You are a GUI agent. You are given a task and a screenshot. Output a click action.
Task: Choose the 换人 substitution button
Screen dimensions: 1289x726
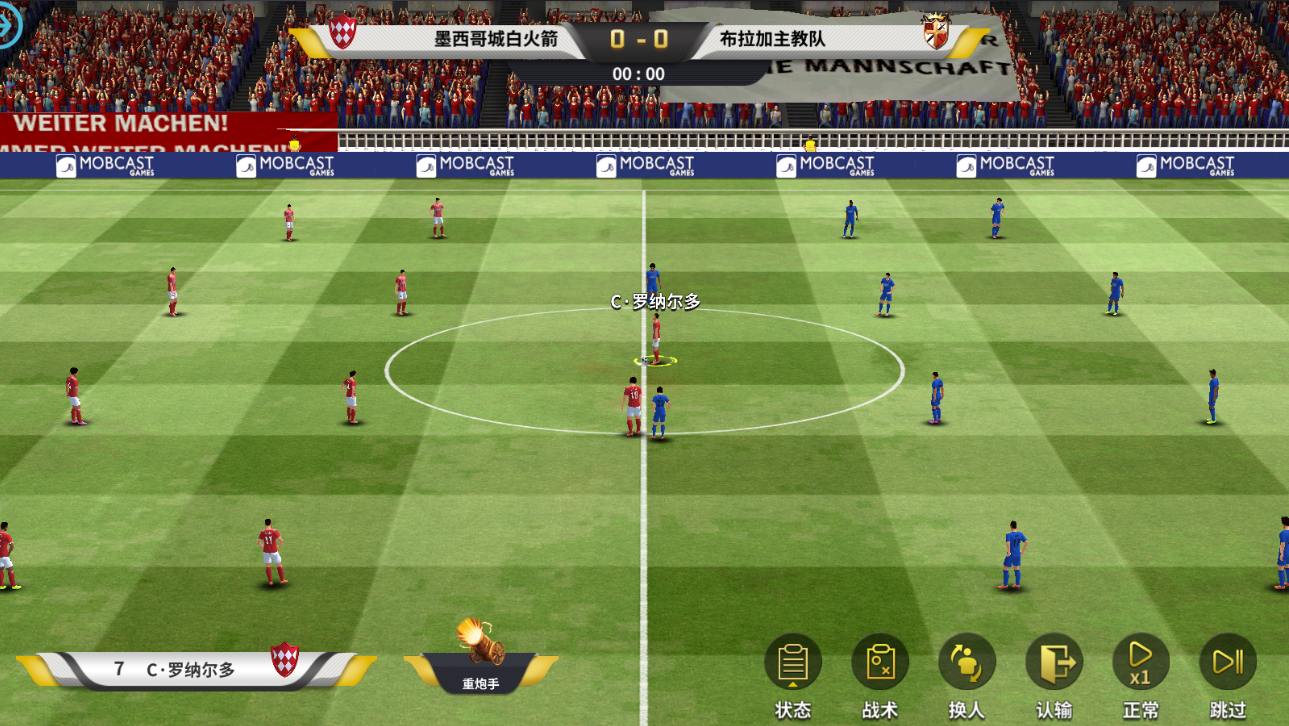click(967, 663)
